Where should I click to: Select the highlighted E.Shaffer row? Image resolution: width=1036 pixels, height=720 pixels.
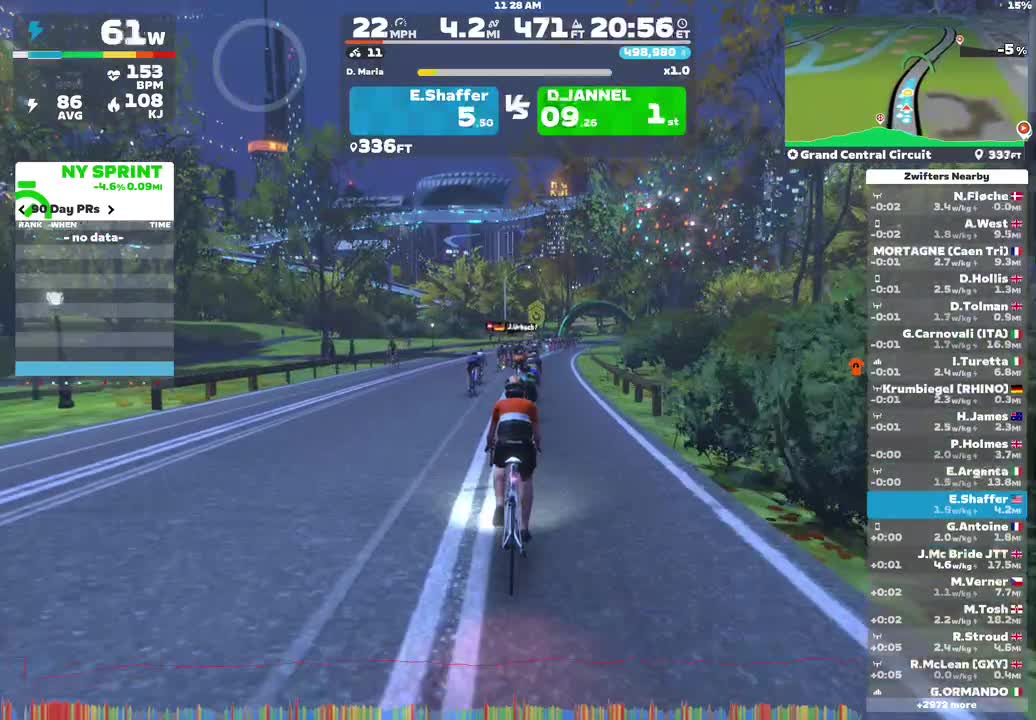pos(946,505)
